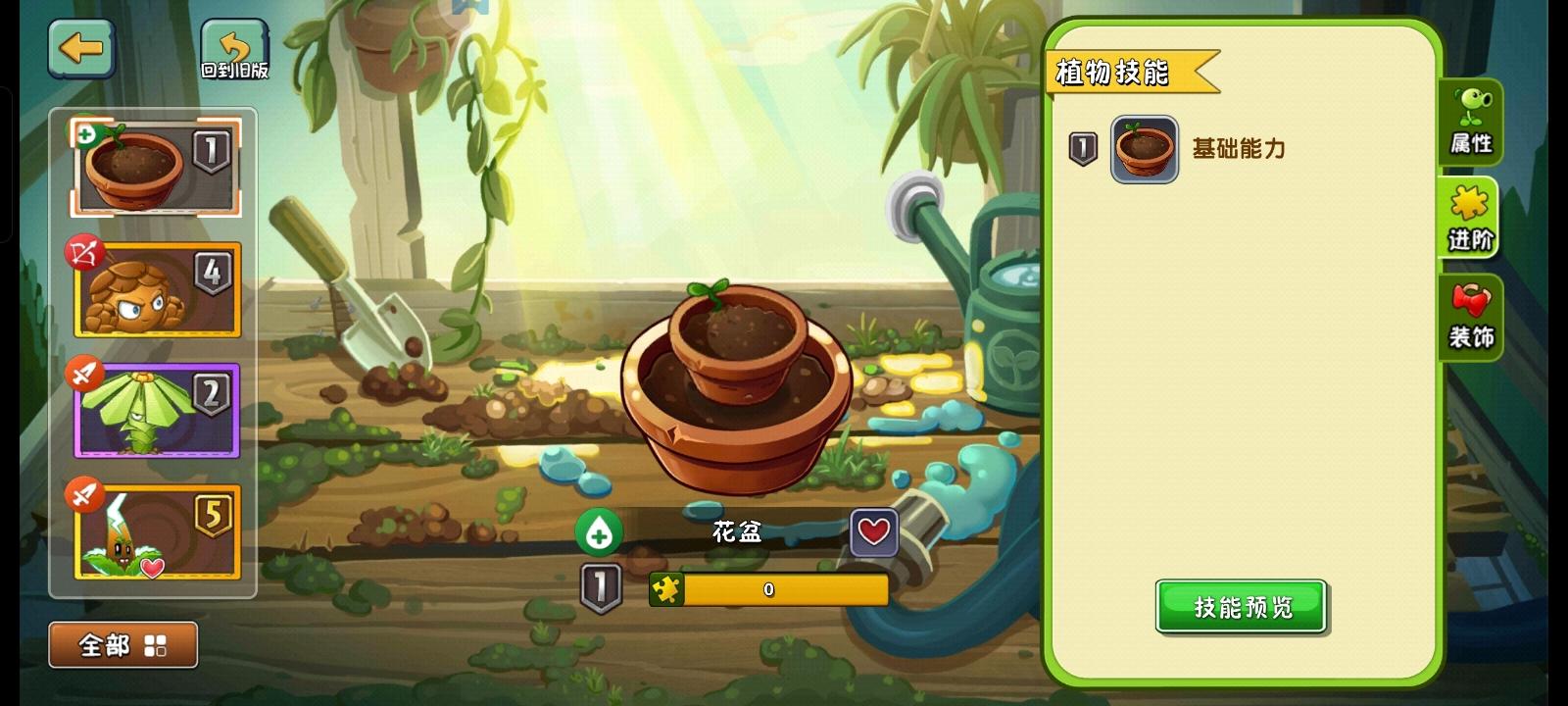Click the back arrow icon
1568x706 pixels.
tap(81, 50)
